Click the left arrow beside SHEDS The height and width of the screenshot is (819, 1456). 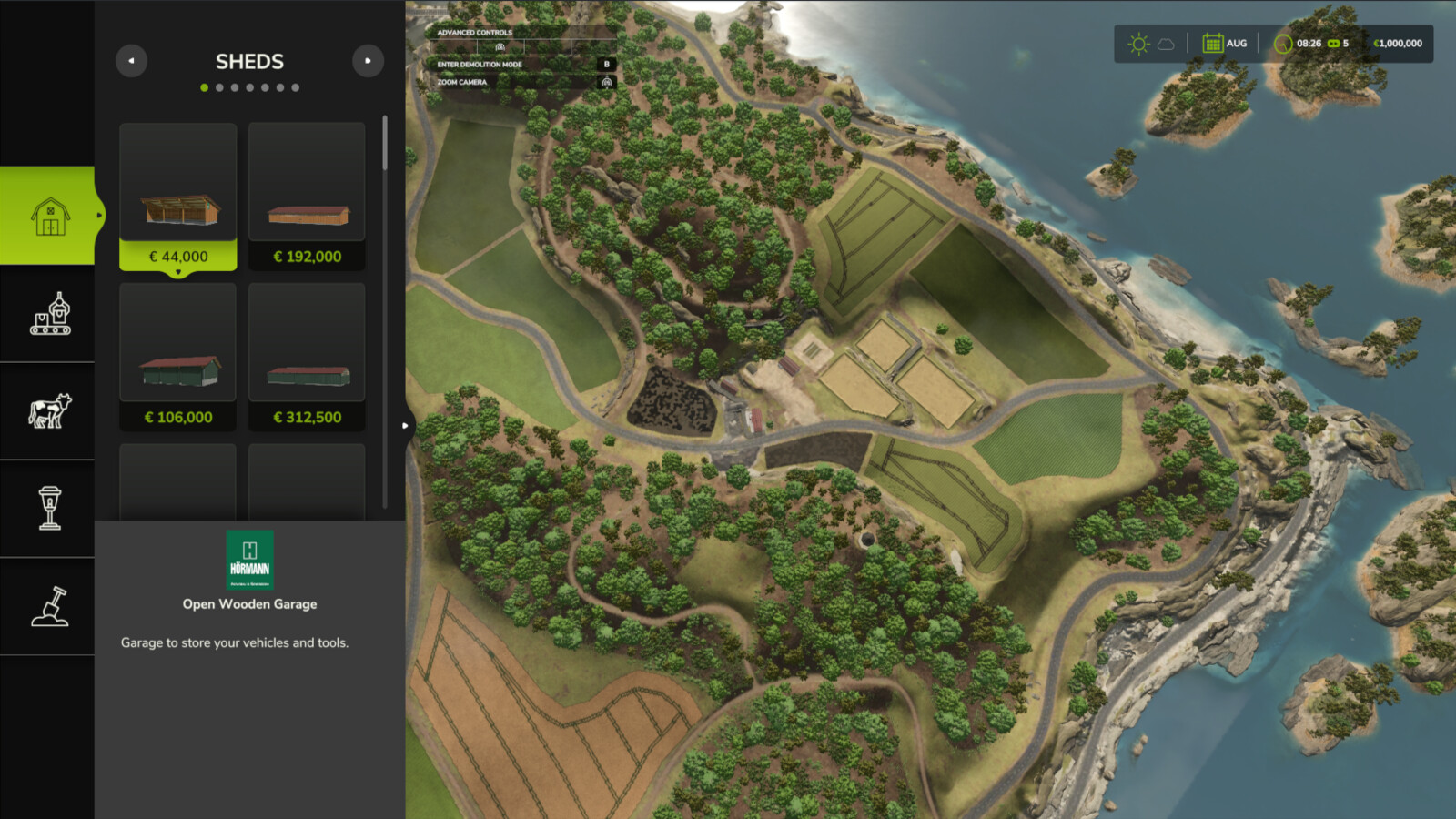coord(131,61)
